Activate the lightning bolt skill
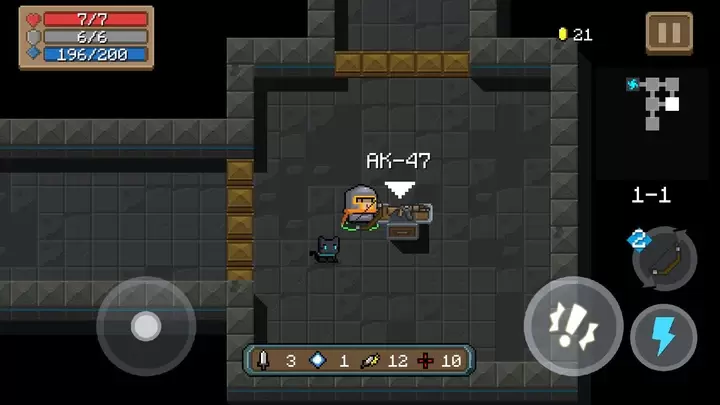The image size is (720, 405). click(663, 337)
